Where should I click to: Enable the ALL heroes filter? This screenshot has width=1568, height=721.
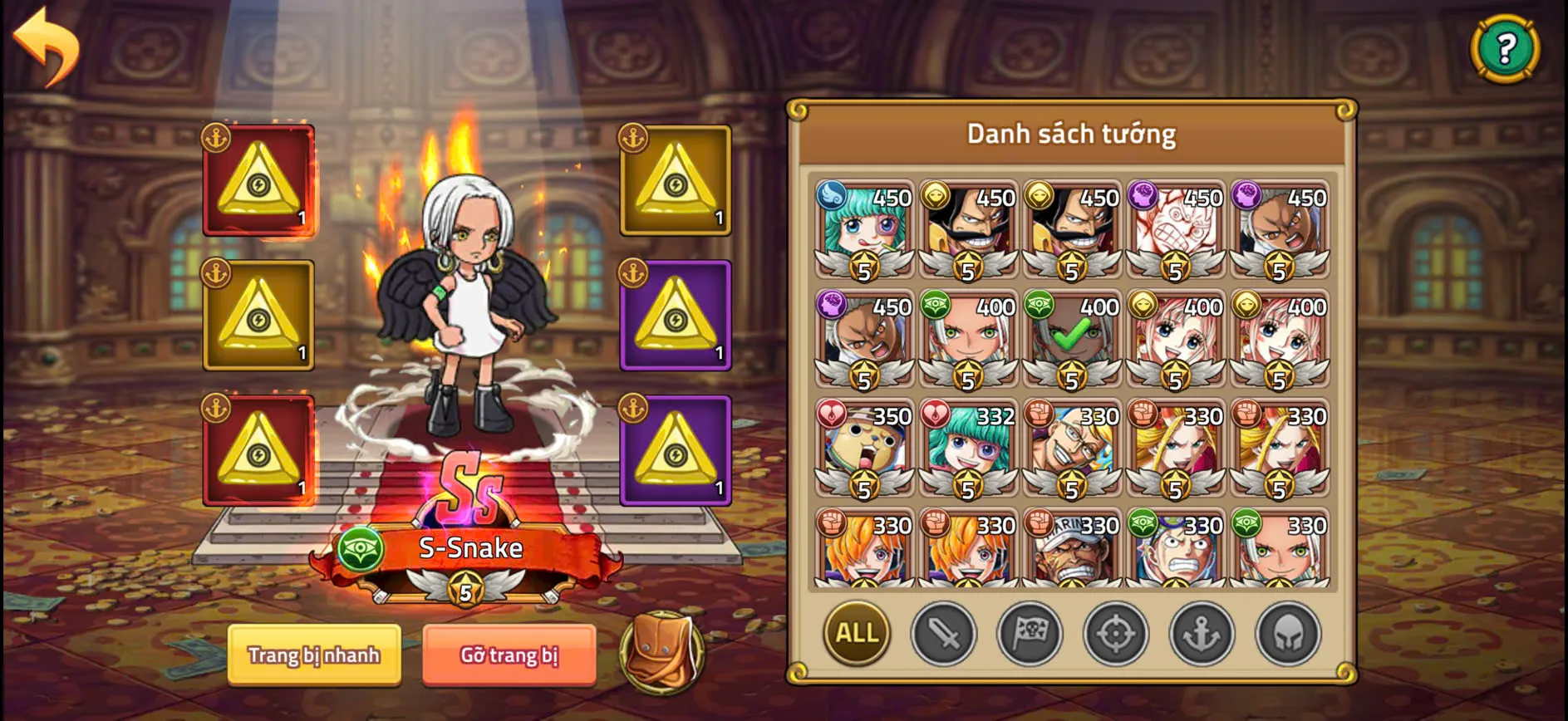tap(856, 634)
